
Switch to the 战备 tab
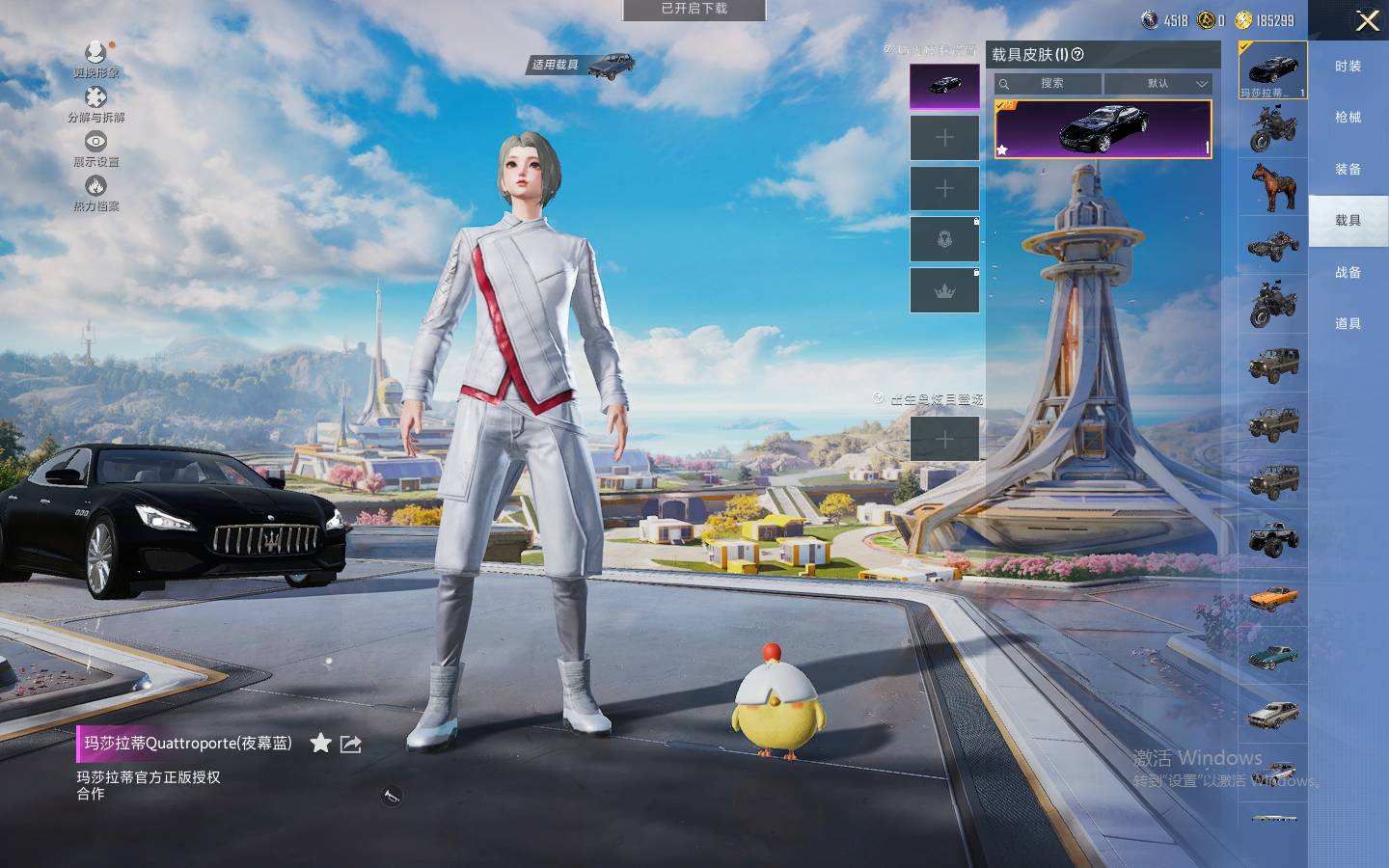[x=1348, y=272]
